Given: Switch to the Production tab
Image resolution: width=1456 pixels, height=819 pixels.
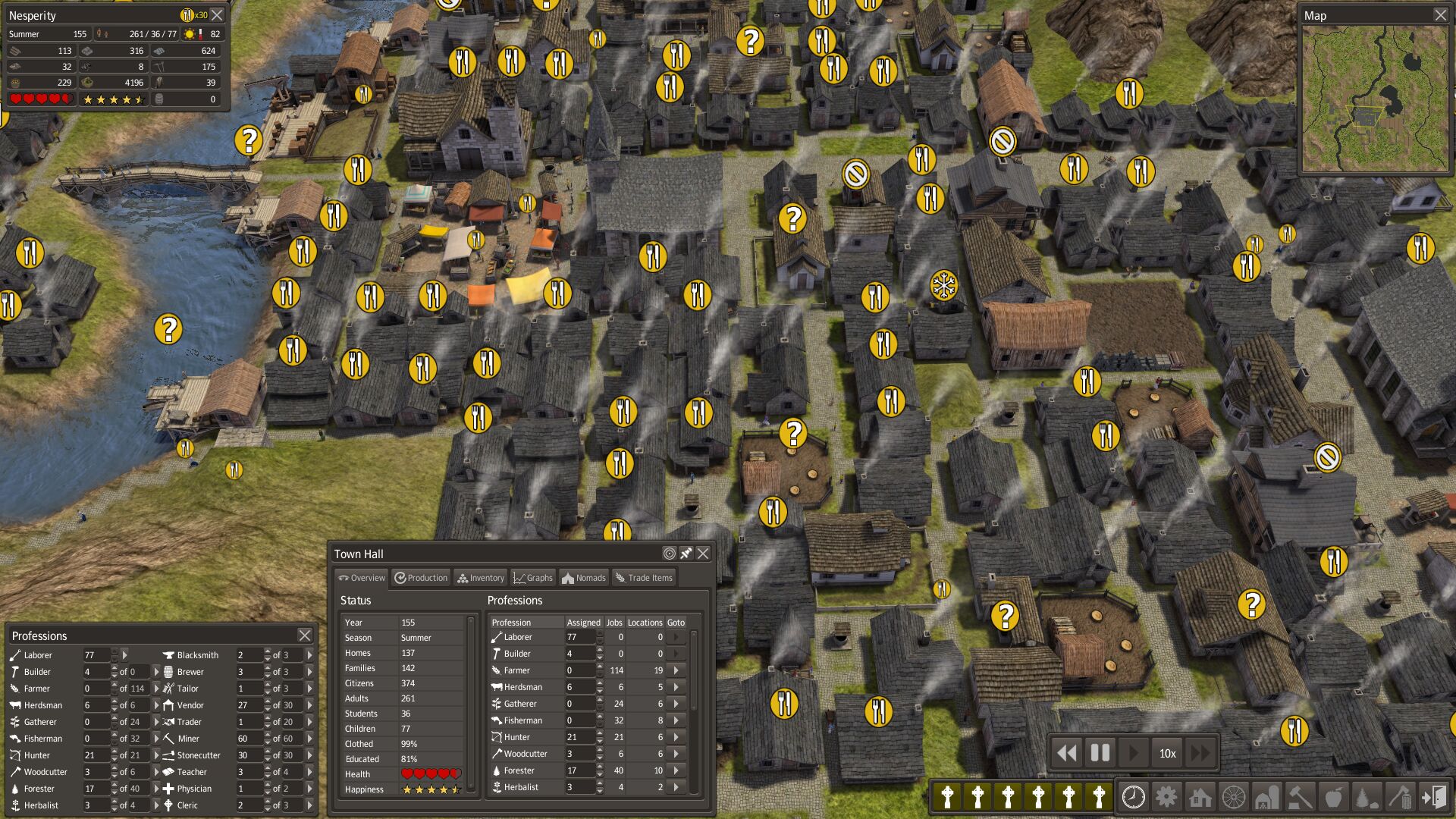Looking at the screenshot, I should (421, 578).
